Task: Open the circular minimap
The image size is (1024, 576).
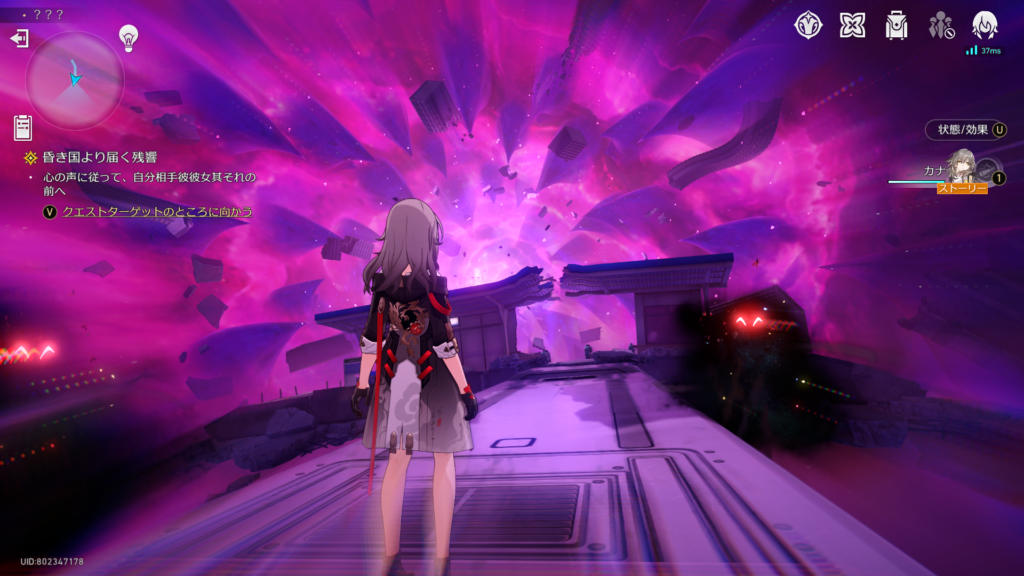Action: pos(75,80)
